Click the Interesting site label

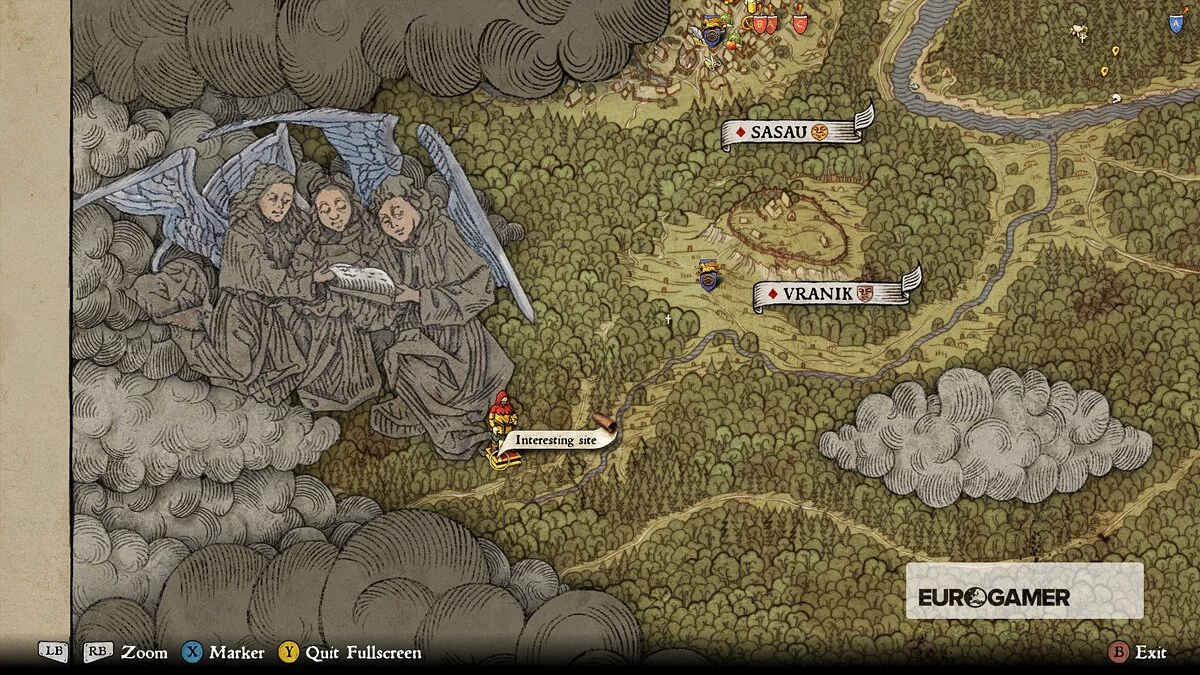pos(557,439)
